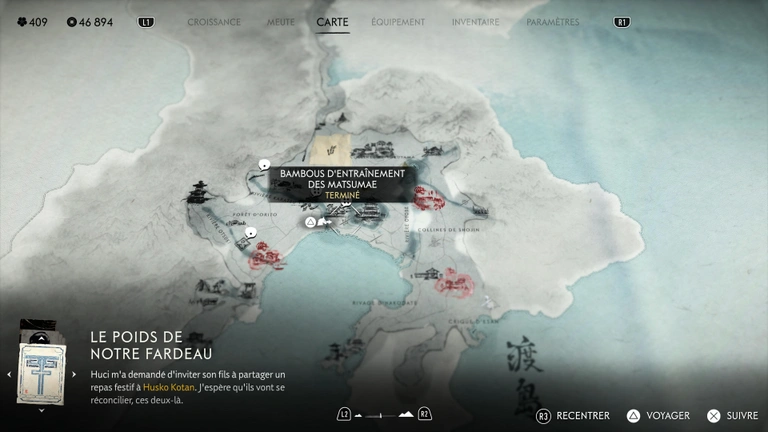Click the down arrow below the quest card
This screenshot has height=432, width=768.
[x=41, y=409]
